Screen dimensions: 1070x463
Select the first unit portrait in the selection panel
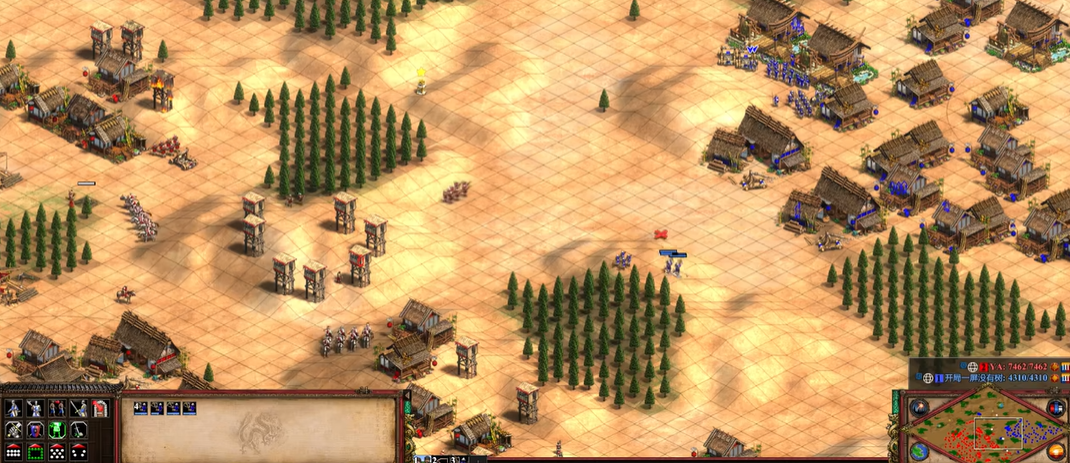[x=141, y=408]
